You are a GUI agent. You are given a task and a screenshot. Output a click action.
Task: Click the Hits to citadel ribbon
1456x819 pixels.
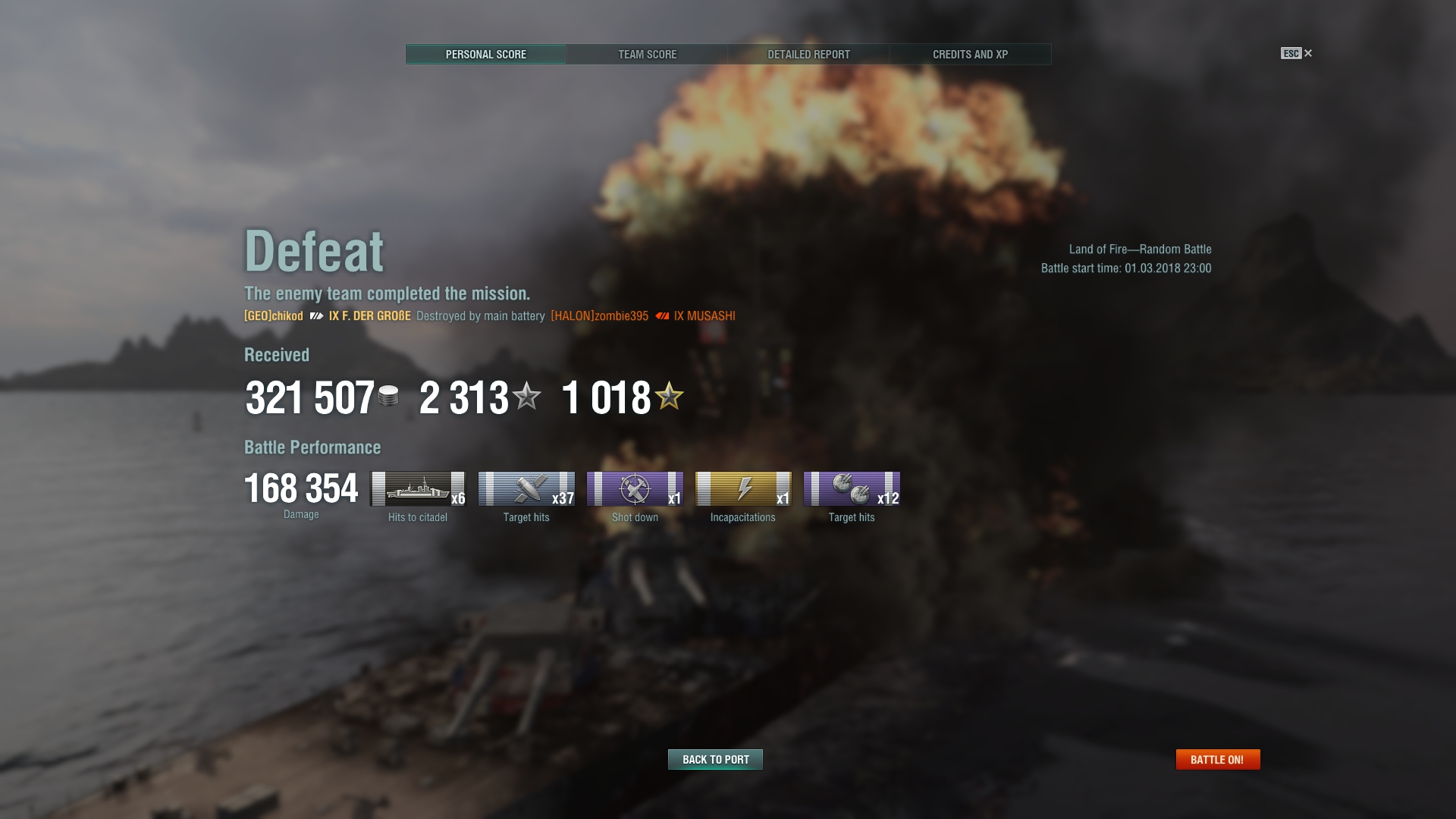point(417,489)
